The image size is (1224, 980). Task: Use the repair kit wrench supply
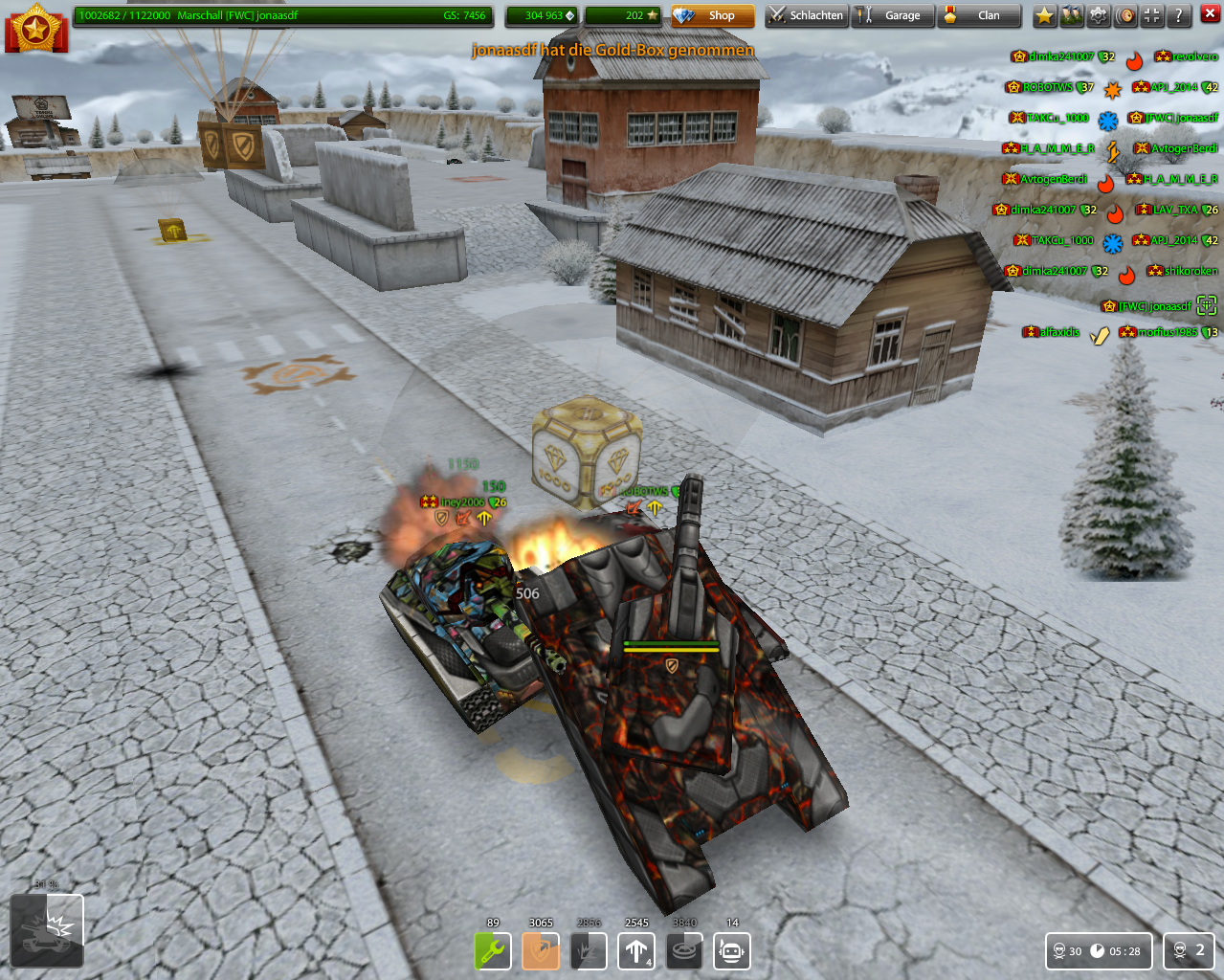point(493,951)
